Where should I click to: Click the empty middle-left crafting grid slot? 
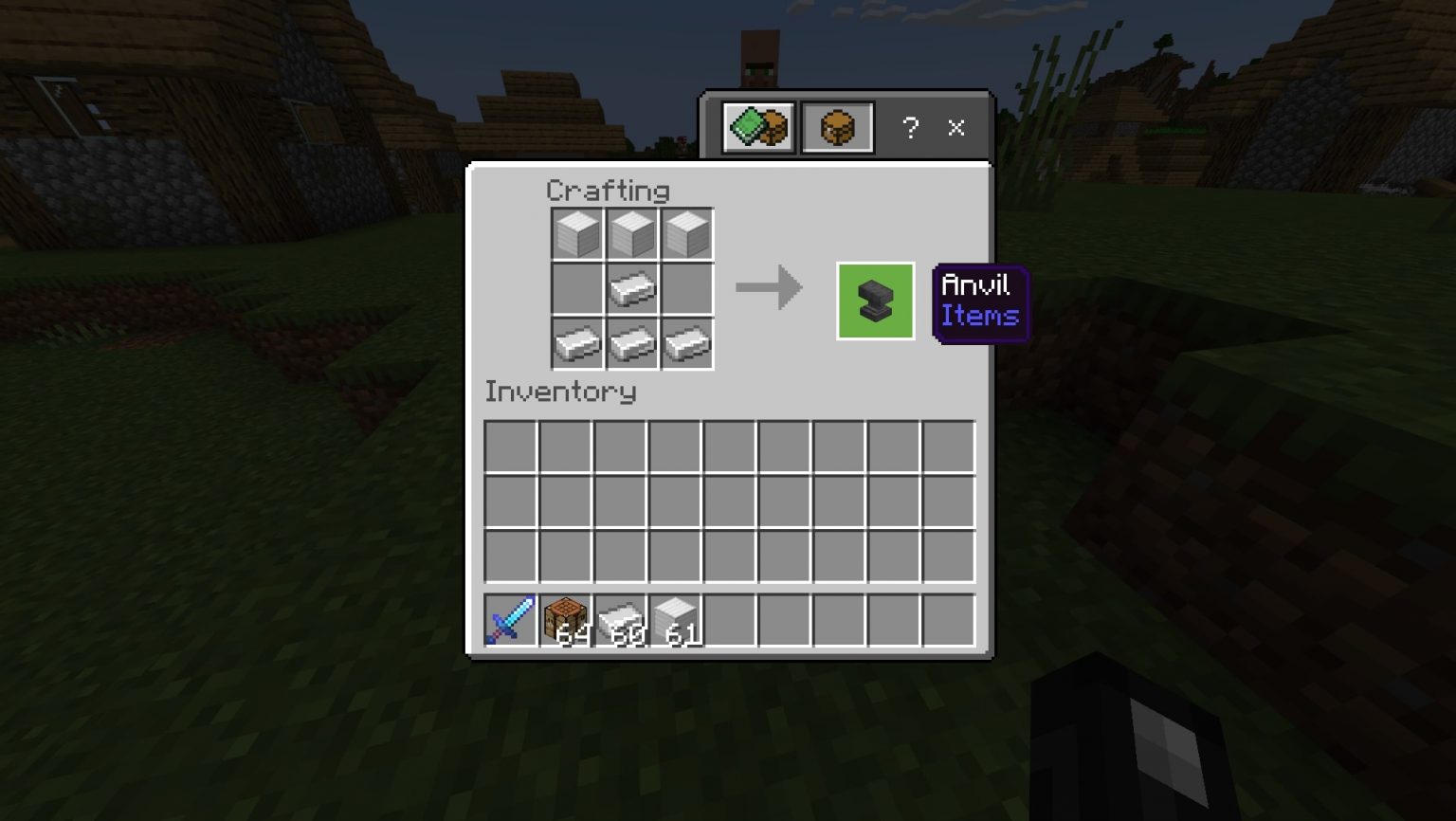[x=576, y=288]
